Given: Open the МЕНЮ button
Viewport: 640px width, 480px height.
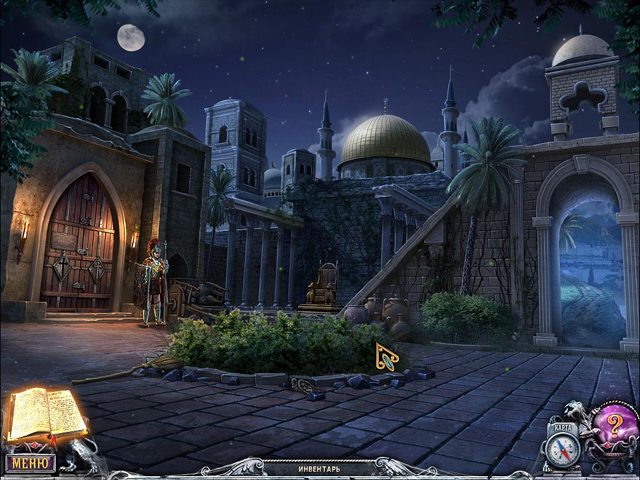Looking at the screenshot, I should (x=30, y=463).
